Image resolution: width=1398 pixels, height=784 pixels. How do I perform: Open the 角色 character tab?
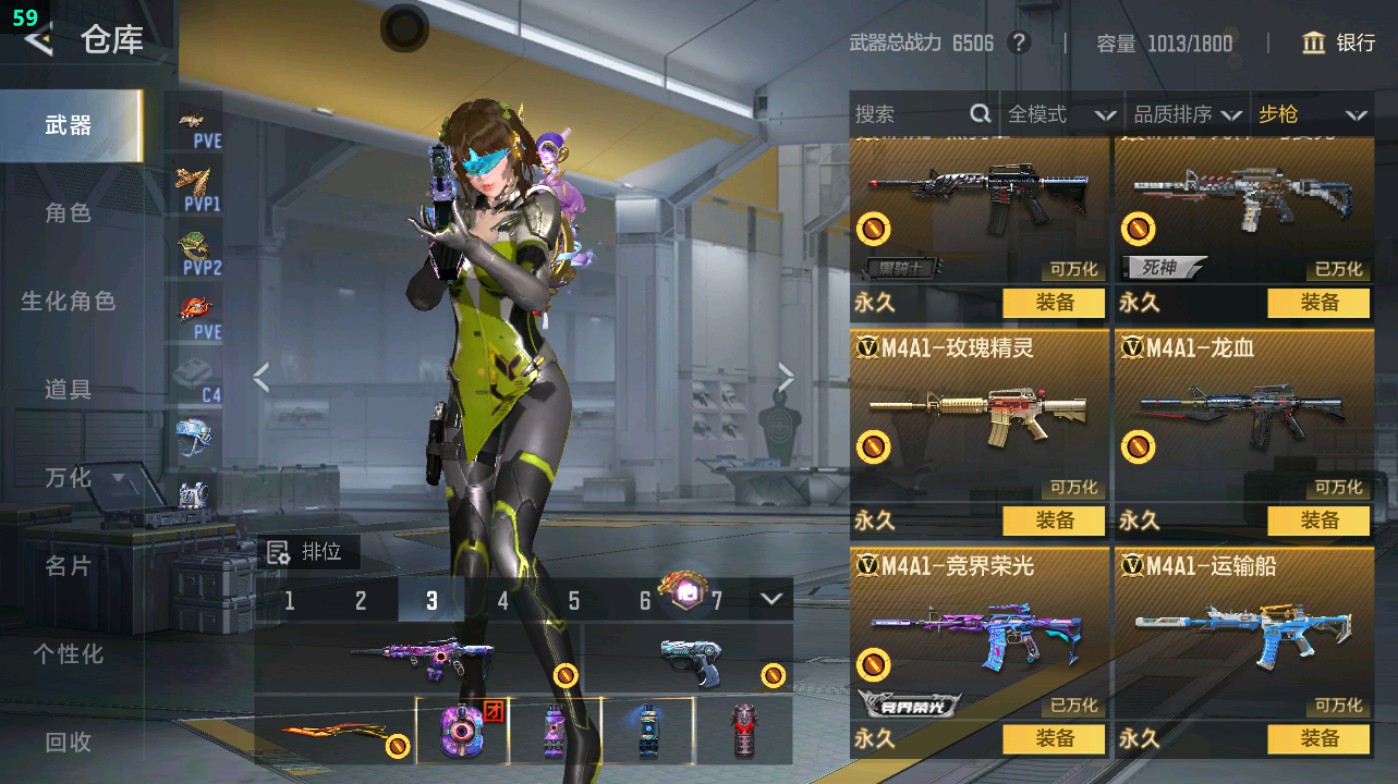pyautogui.click(x=68, y=213)
